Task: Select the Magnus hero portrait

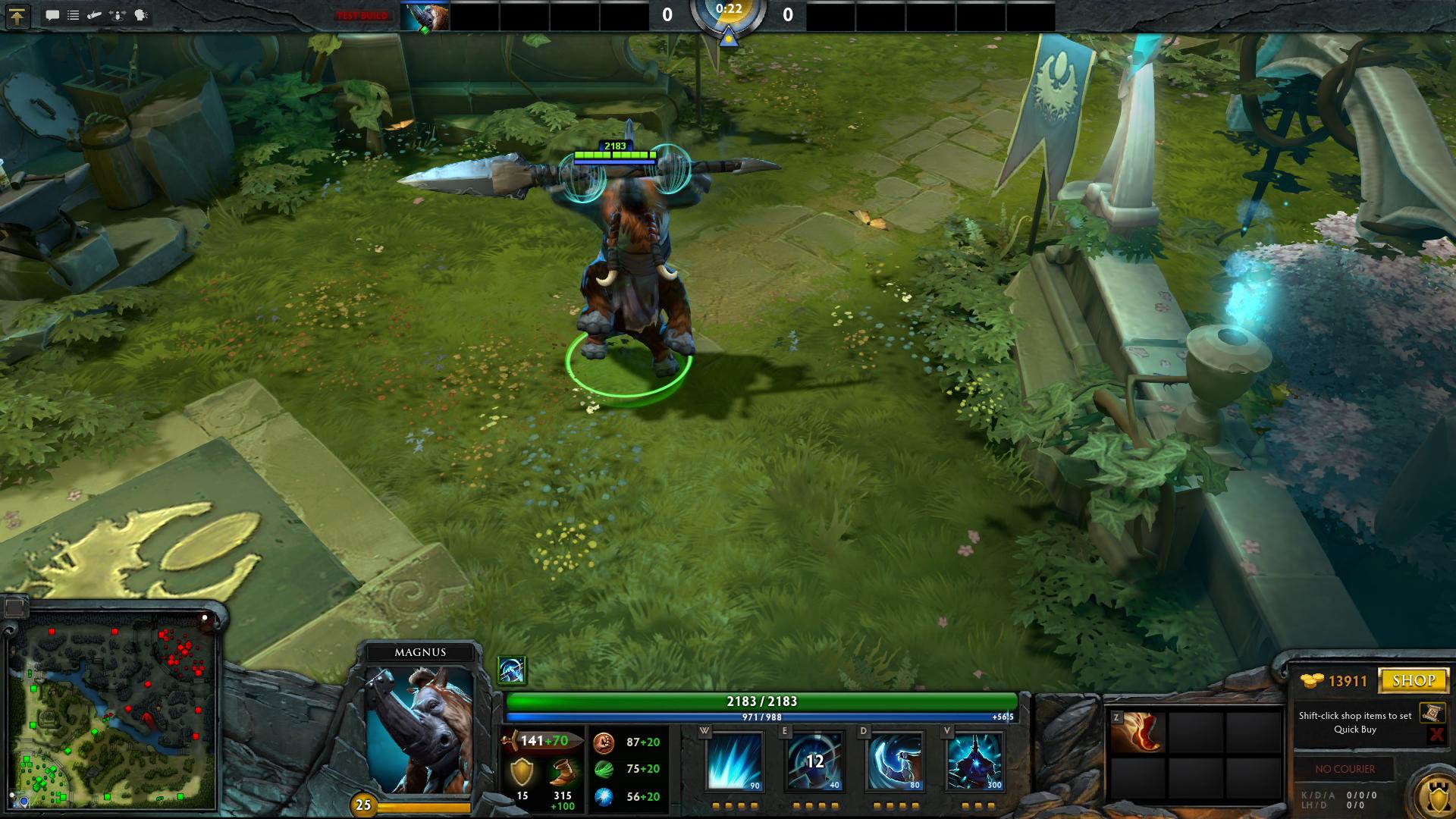Action: click(x=419, y=730)
